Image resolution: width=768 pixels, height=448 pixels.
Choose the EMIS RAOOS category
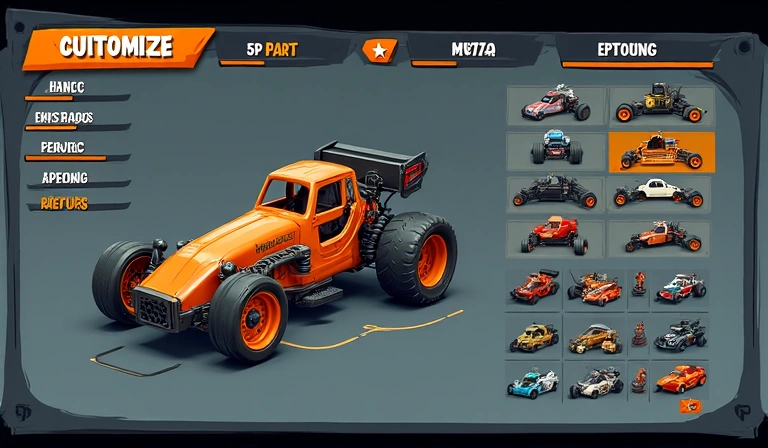[63, 117]
